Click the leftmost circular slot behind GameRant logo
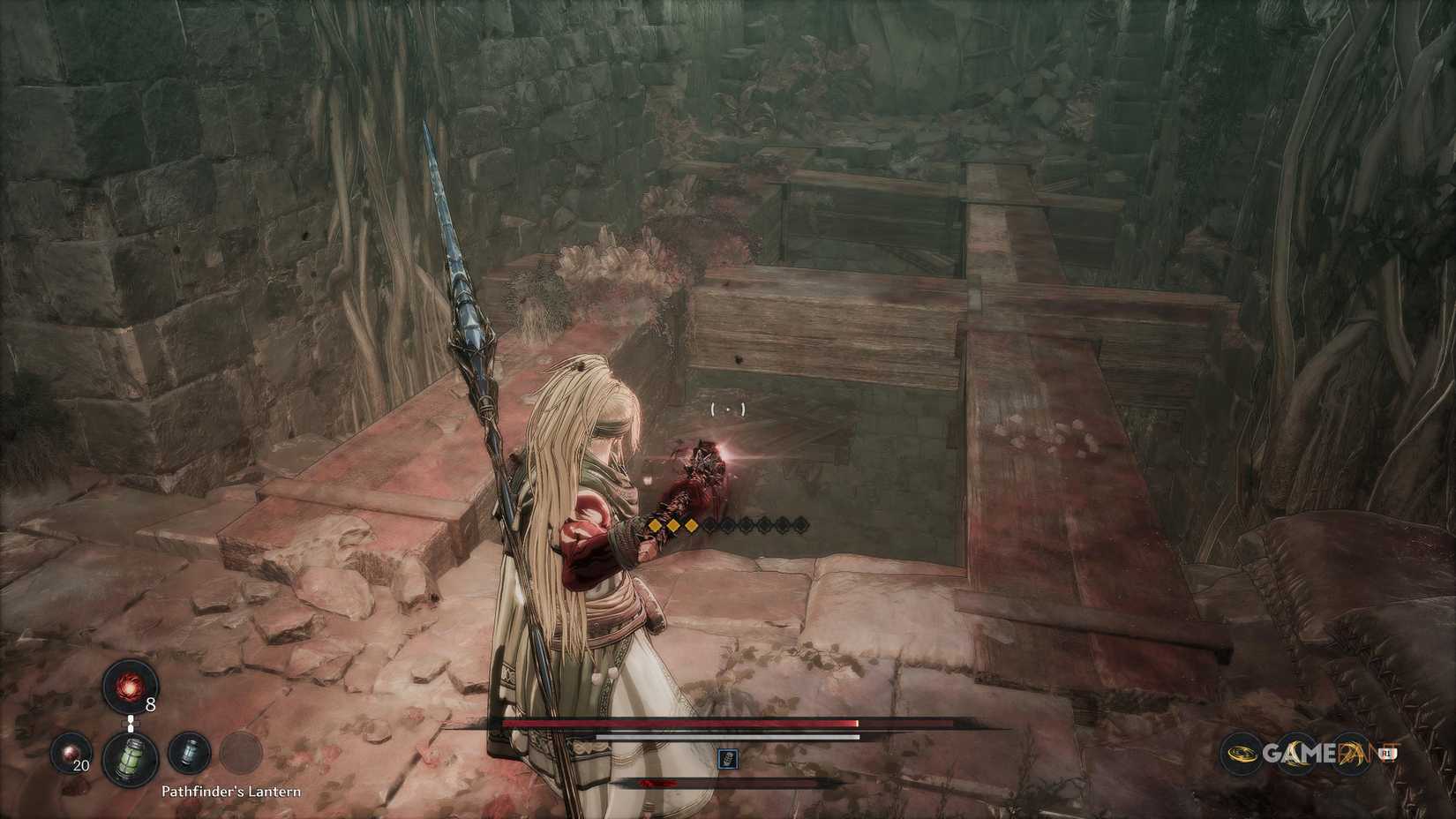This screenshot has height=819, width=1456. coord(1241,754)
